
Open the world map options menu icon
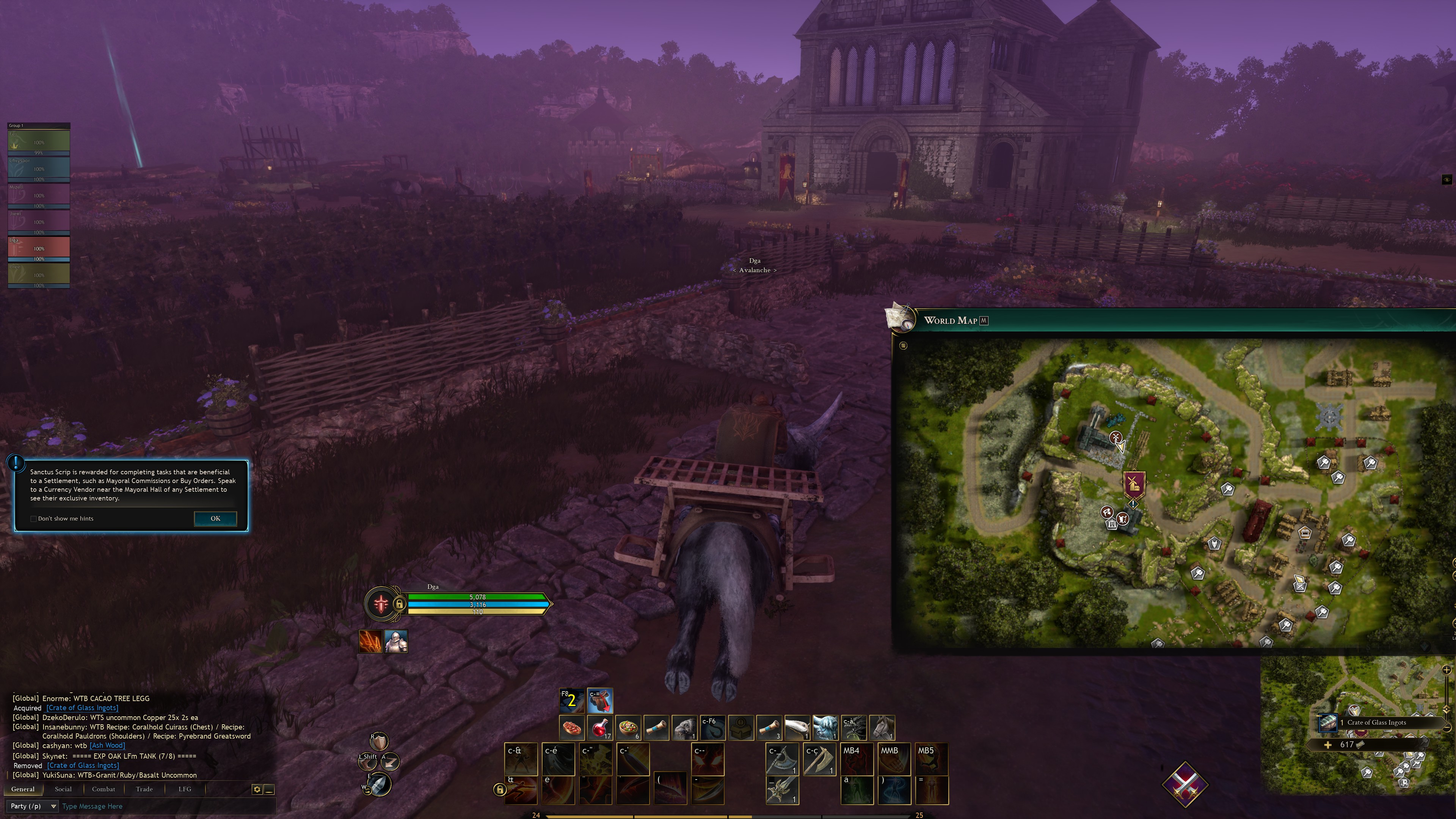coord(903,345)
